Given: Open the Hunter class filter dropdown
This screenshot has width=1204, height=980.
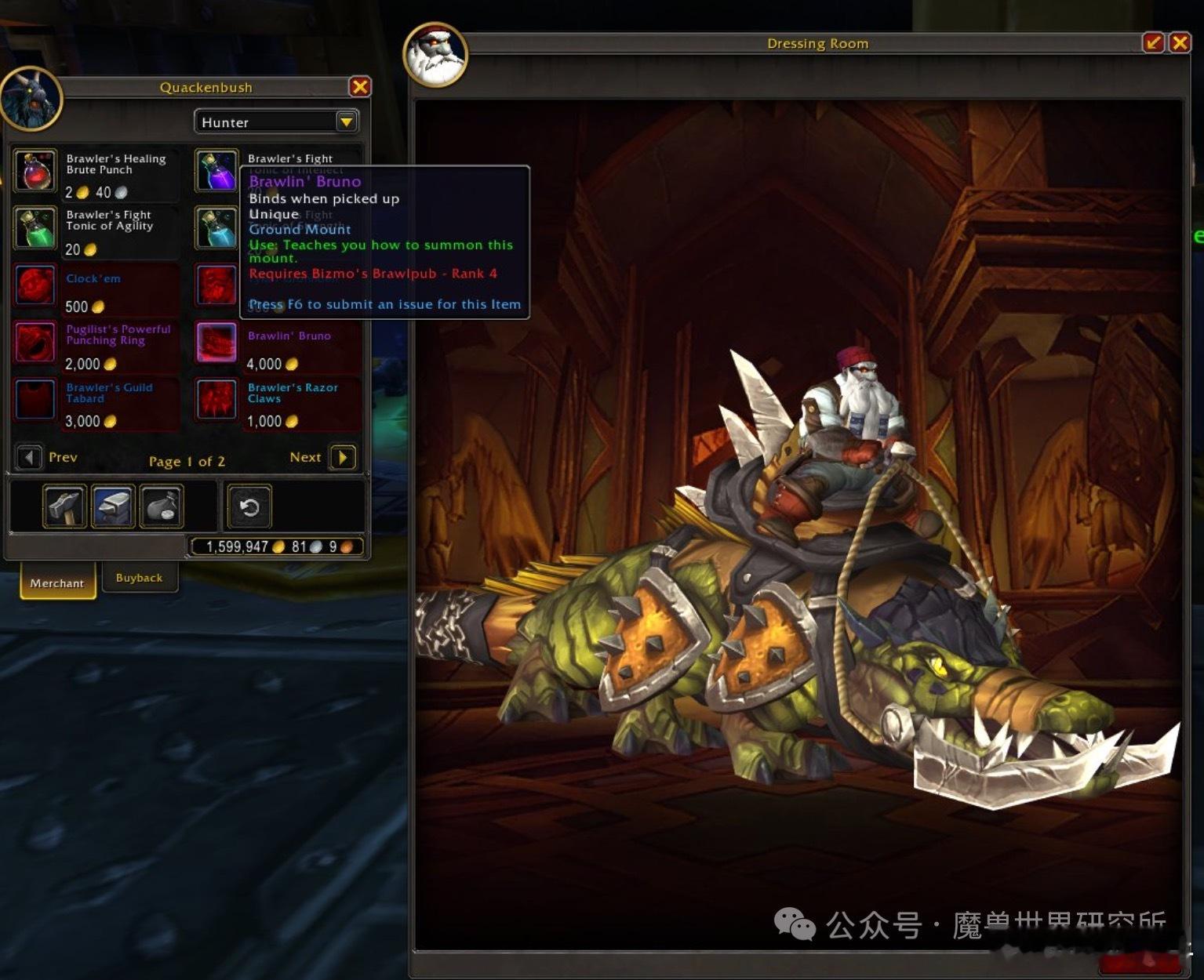Looking at the screenshot, I should [346, 122].
